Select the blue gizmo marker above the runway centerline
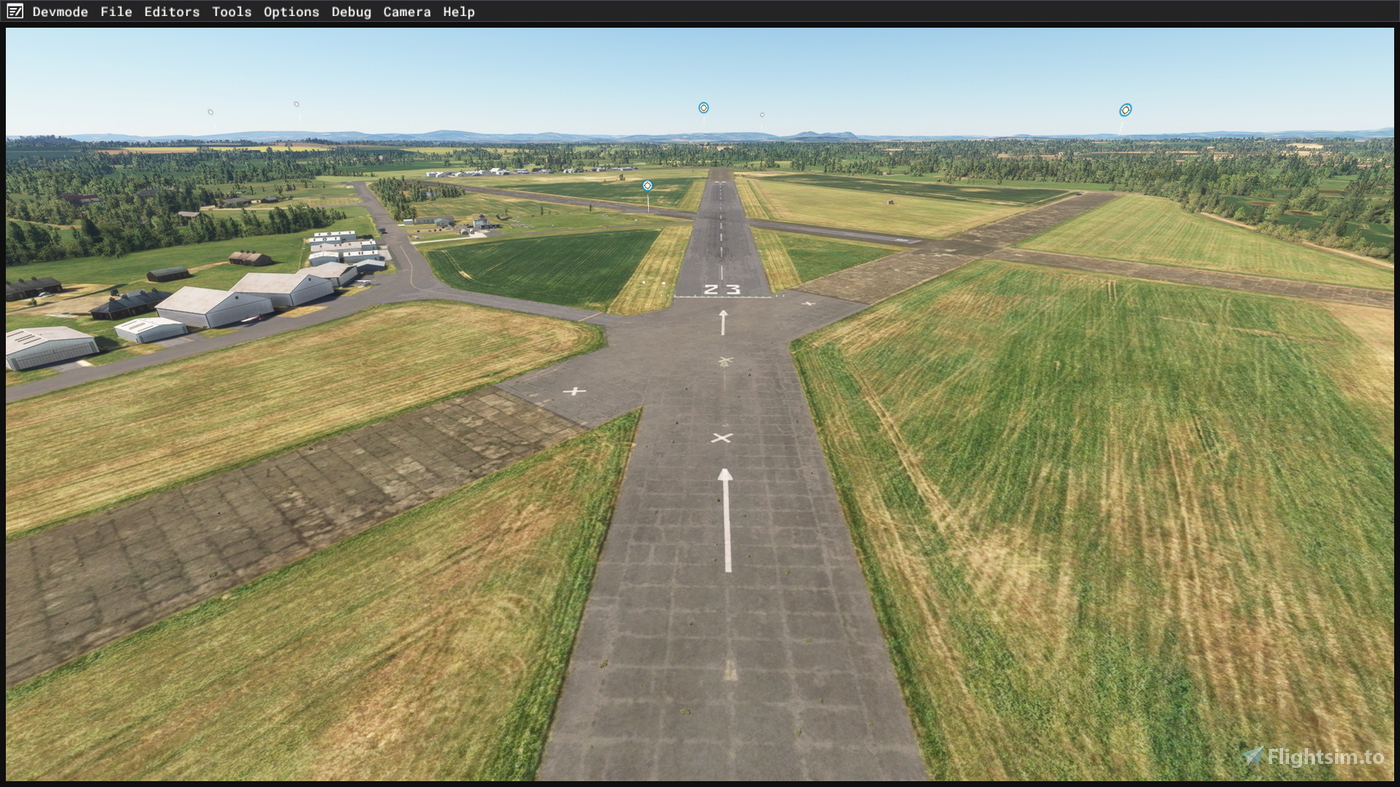Viewport: 1400px width, 787px height. click(x=703, y=106)
